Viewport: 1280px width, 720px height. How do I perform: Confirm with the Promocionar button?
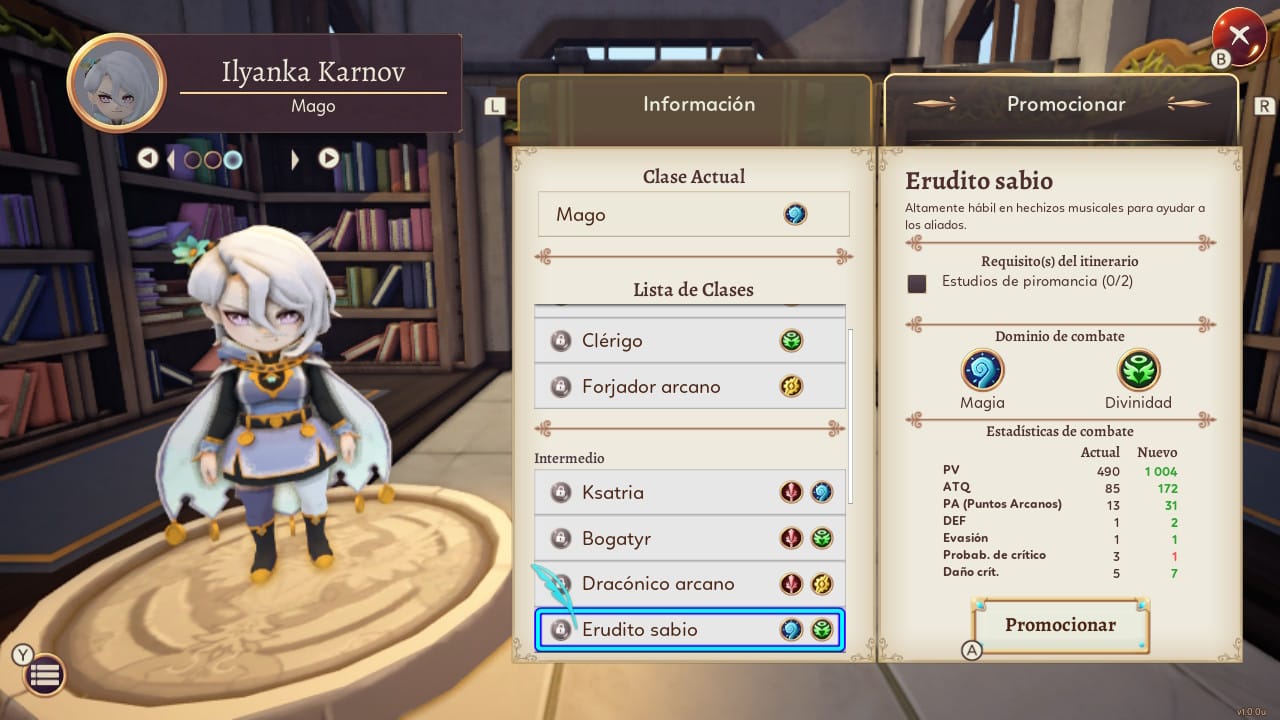click(x=1060, y=625)
